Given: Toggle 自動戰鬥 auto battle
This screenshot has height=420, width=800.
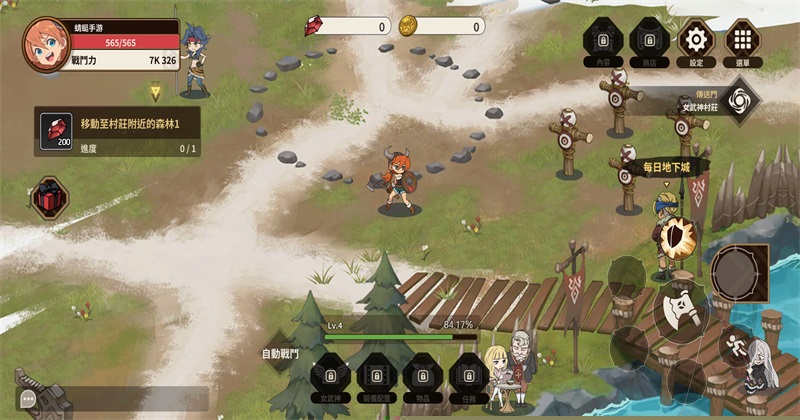Looking at the screenshot, I should tap(281, 353).
